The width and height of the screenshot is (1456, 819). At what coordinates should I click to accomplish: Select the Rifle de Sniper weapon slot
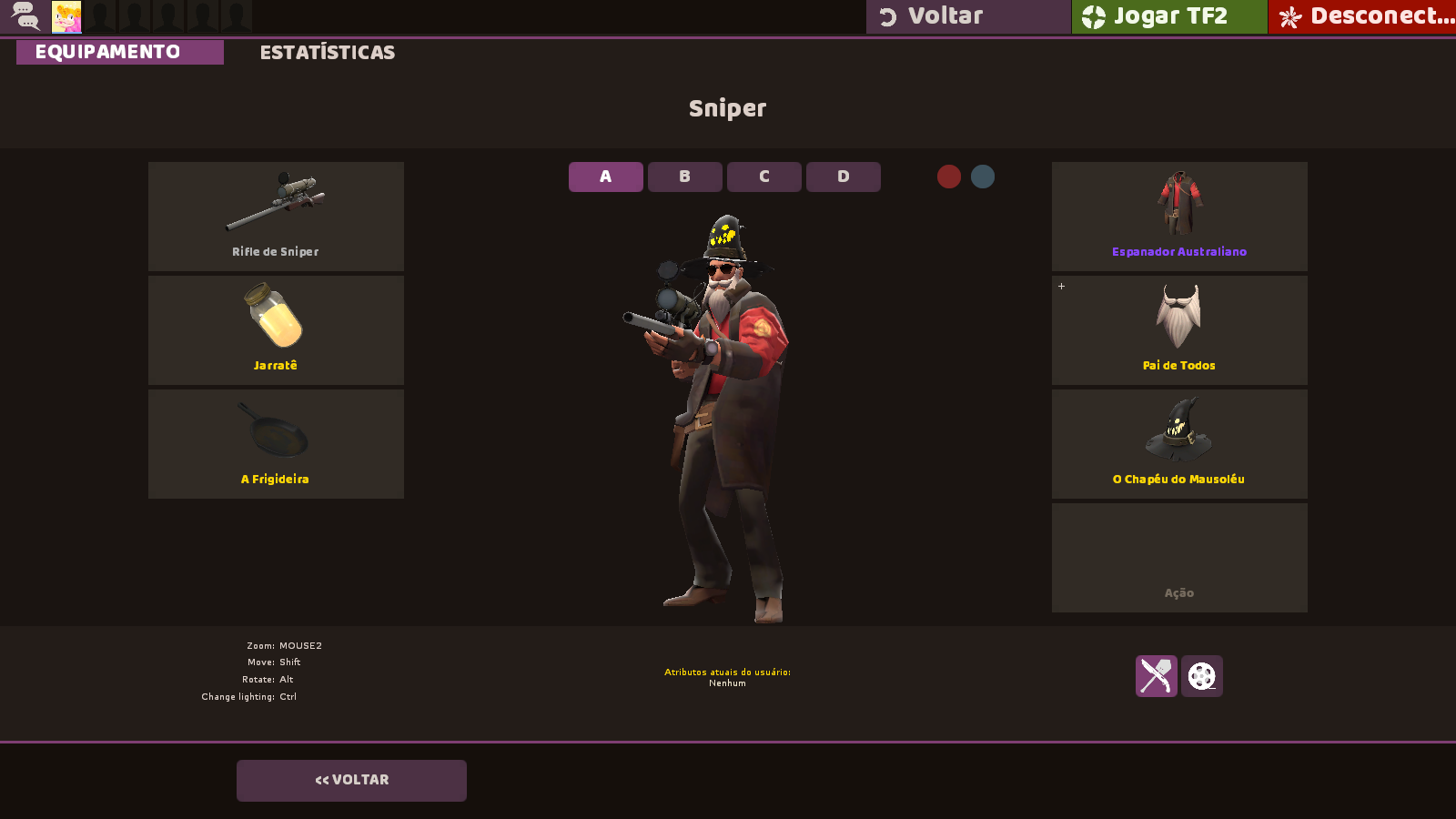276,216
